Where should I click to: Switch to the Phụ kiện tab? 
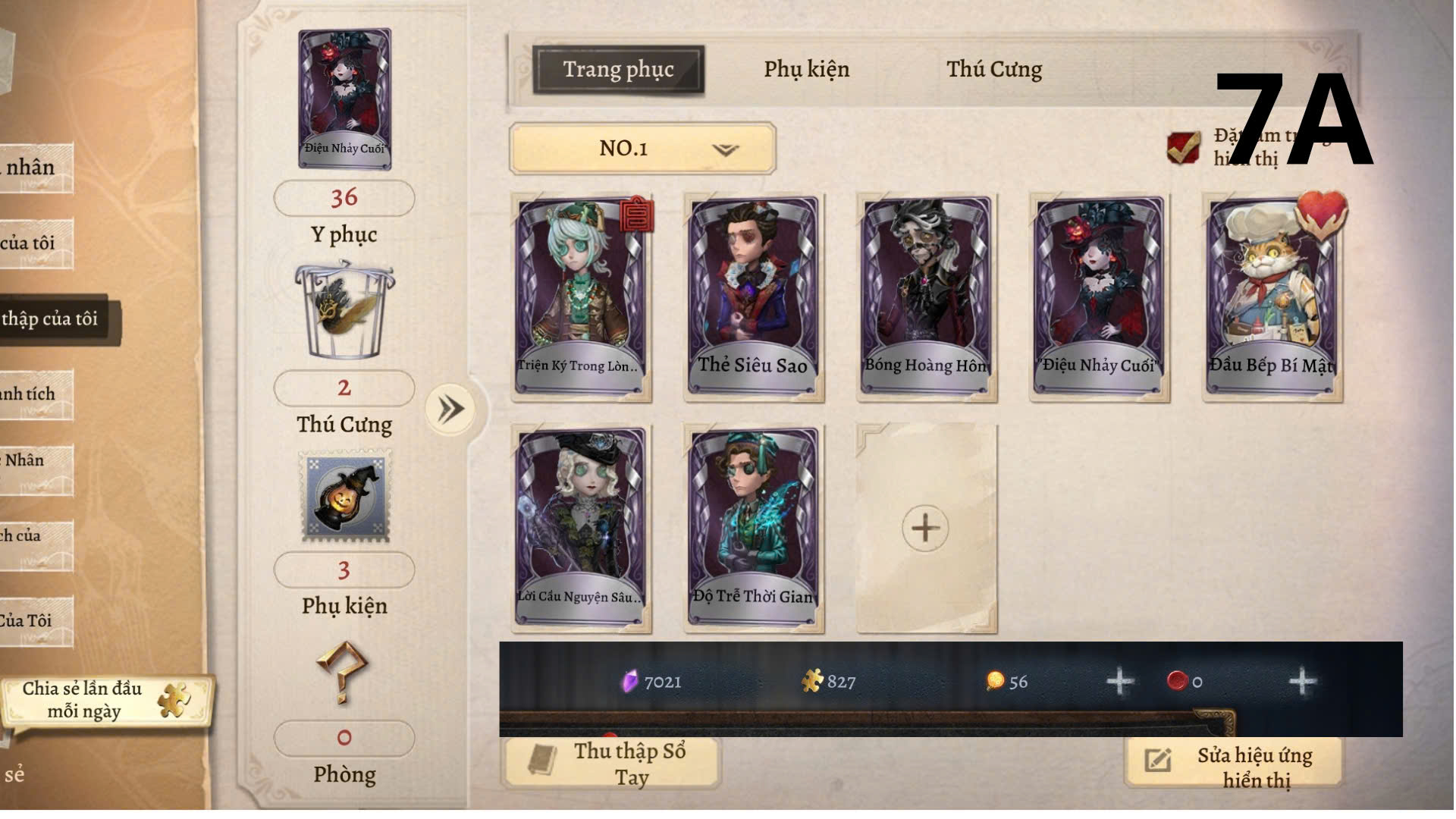[806, 70]
